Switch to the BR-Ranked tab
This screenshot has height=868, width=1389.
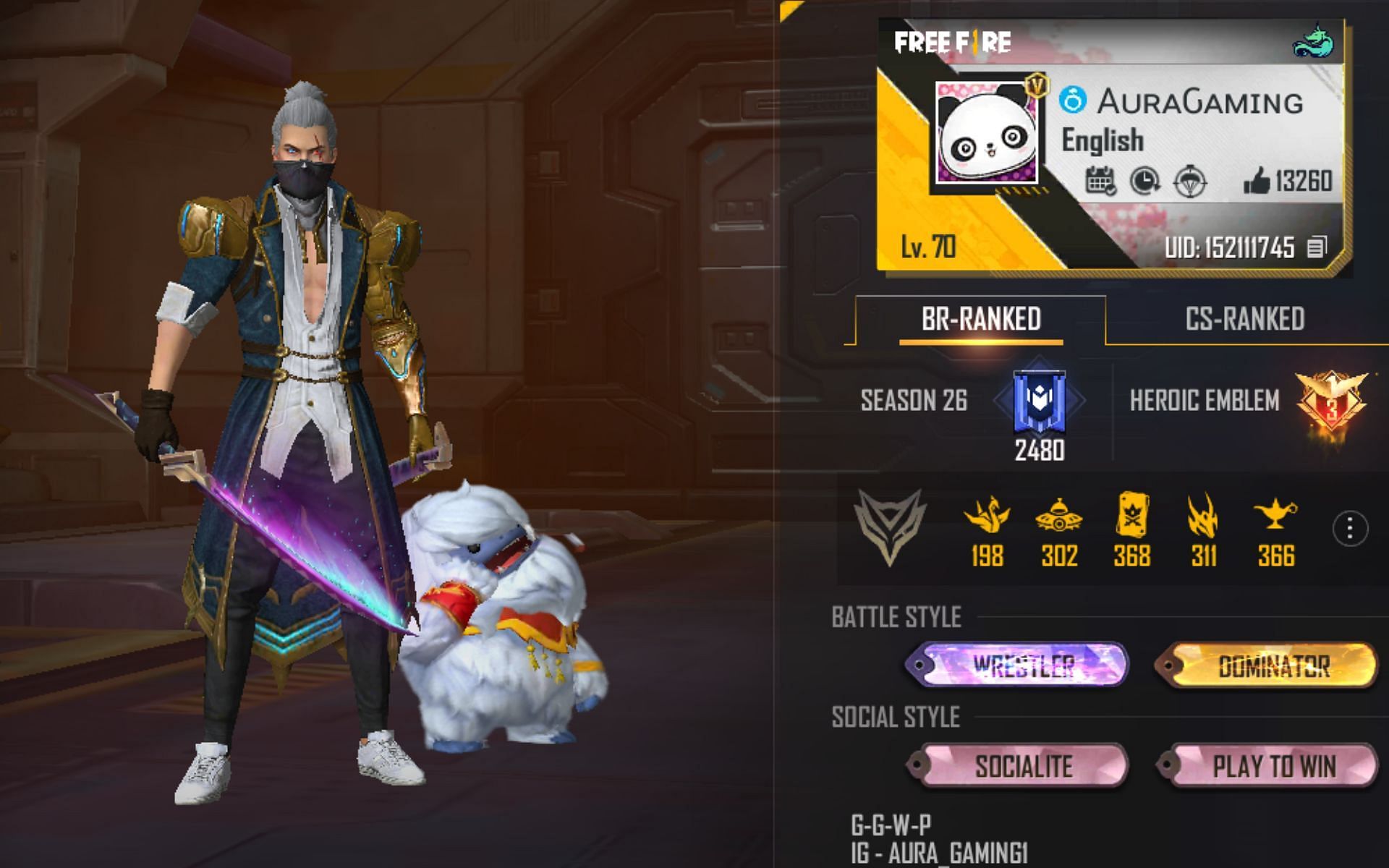click(980, 319)
